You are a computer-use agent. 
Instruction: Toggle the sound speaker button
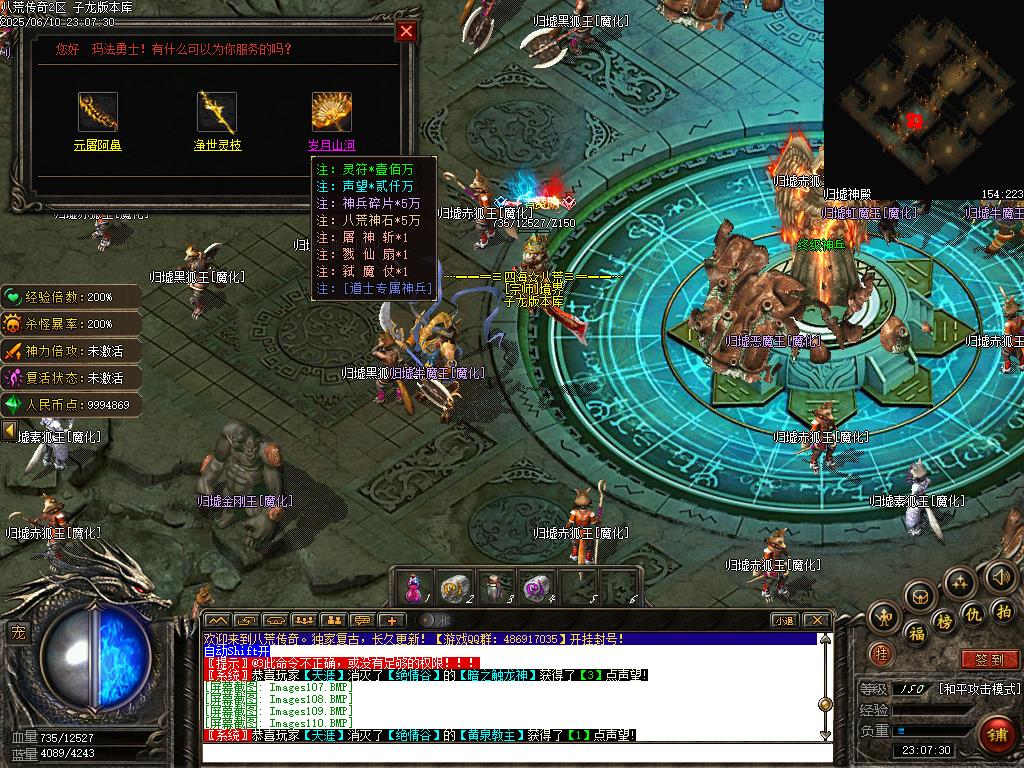(1000, 577)
